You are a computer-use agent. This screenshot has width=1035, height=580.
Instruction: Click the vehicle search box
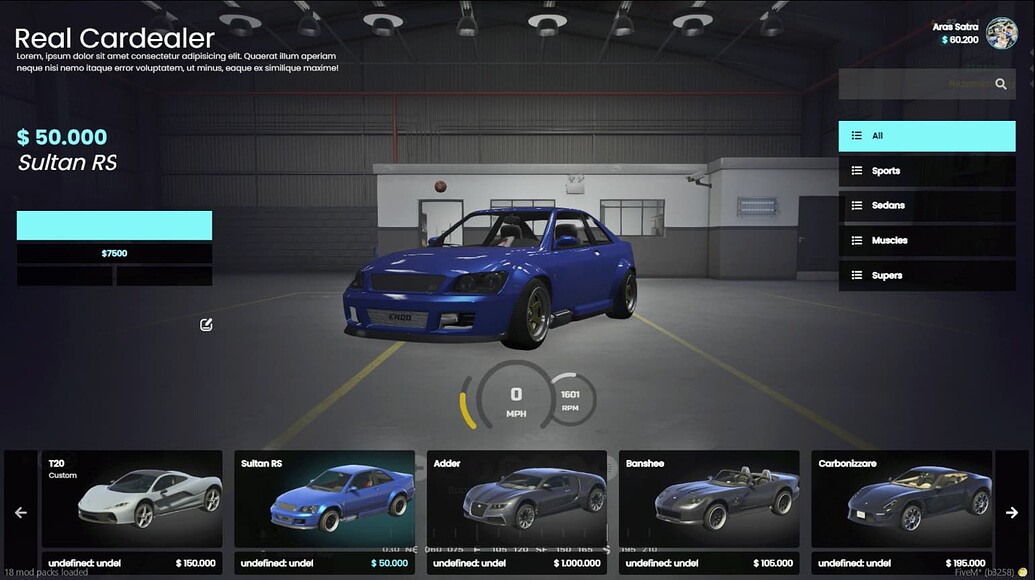click(x=912, y=84)
